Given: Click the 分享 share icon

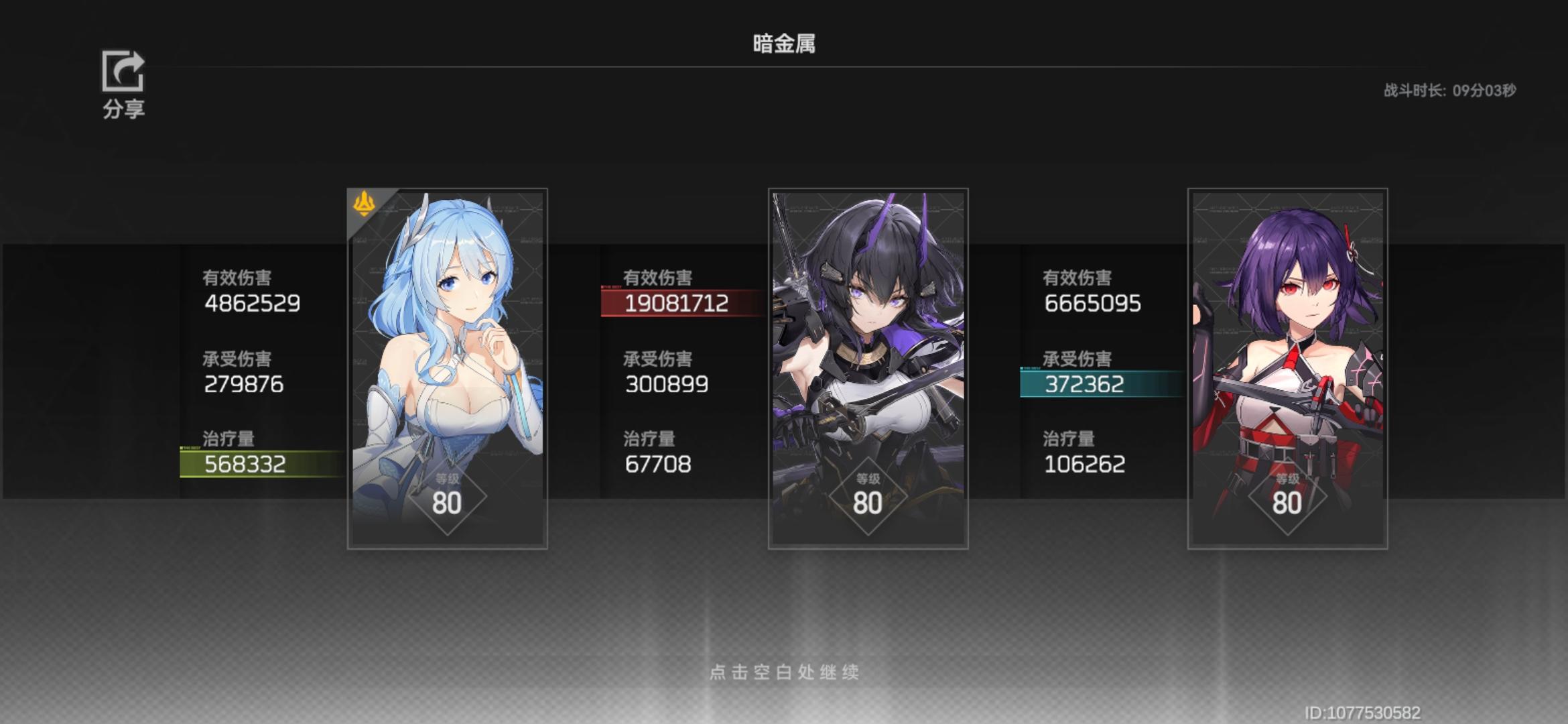Looking at the screenshot, I should click(123, 70).
